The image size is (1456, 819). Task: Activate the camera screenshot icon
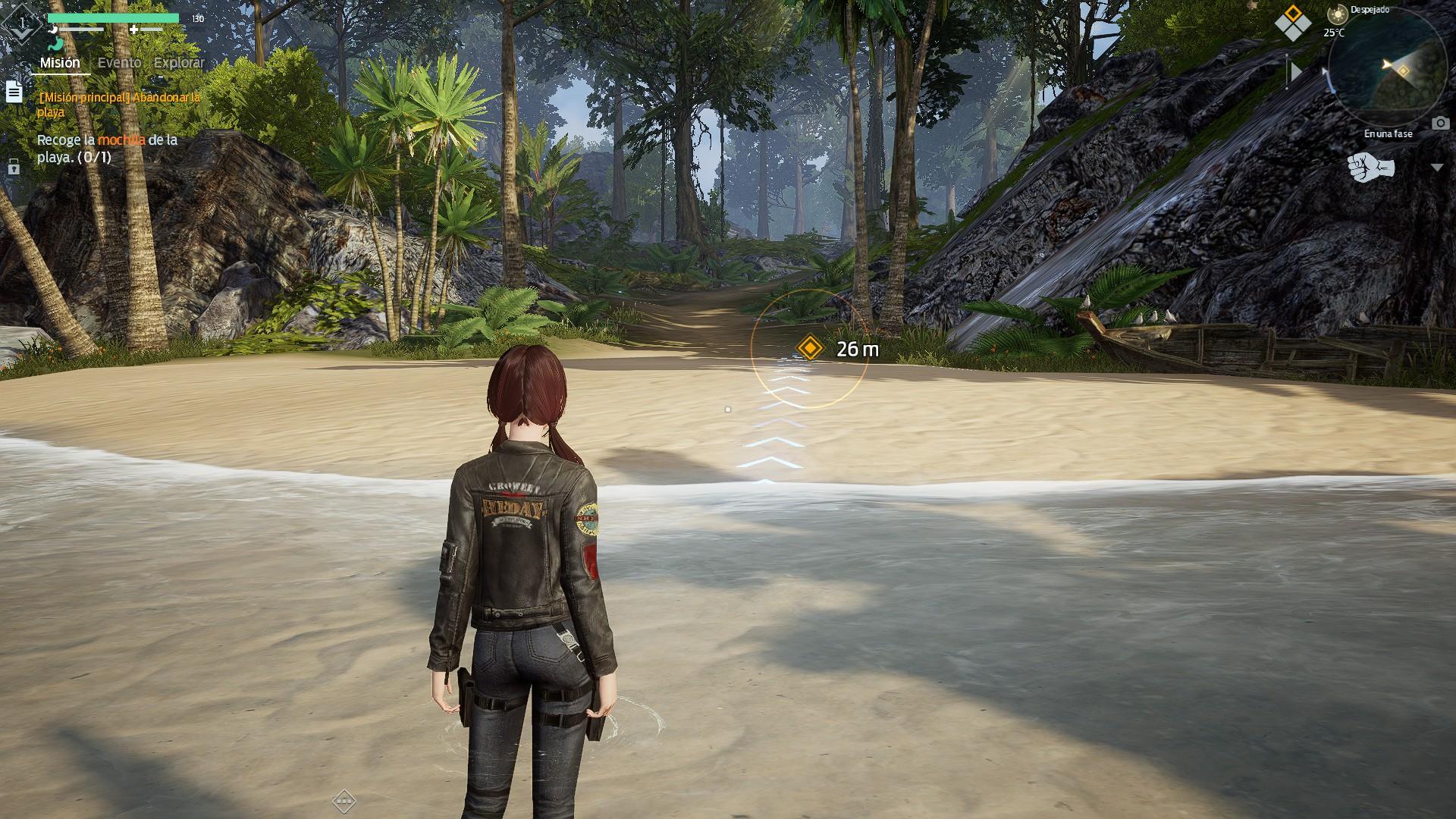[x=1440, y=123]
